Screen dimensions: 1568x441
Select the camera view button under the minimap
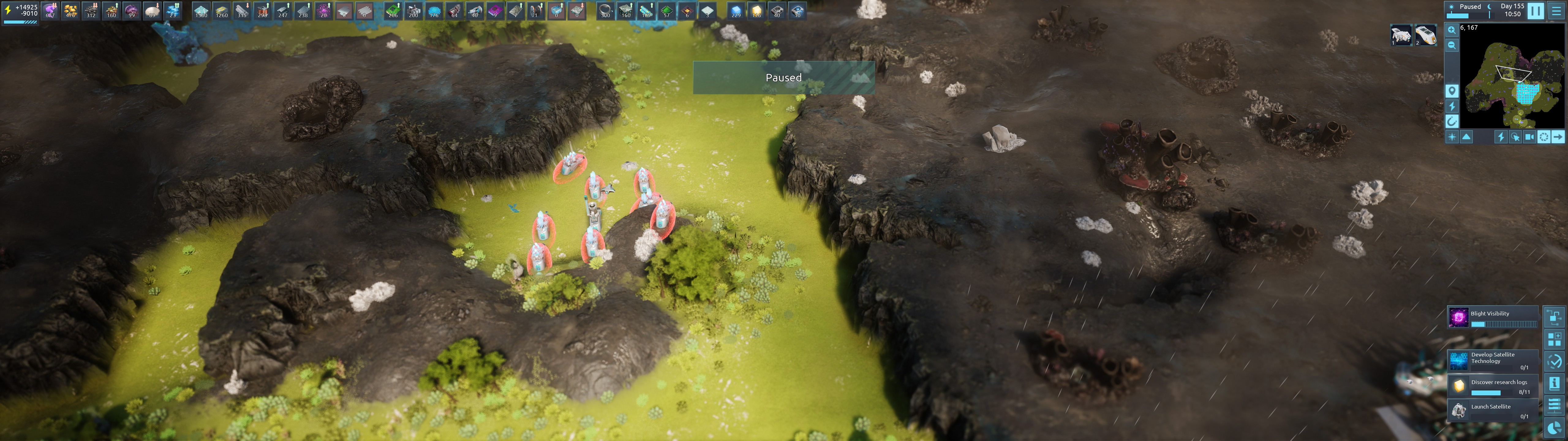tap(1529, 137)
